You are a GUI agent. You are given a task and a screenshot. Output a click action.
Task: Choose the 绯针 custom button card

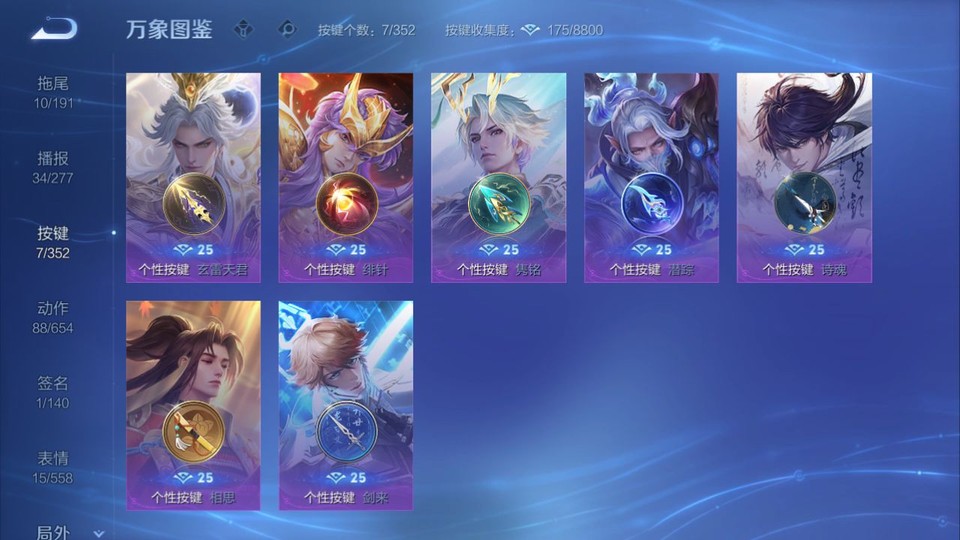(346, 177)
